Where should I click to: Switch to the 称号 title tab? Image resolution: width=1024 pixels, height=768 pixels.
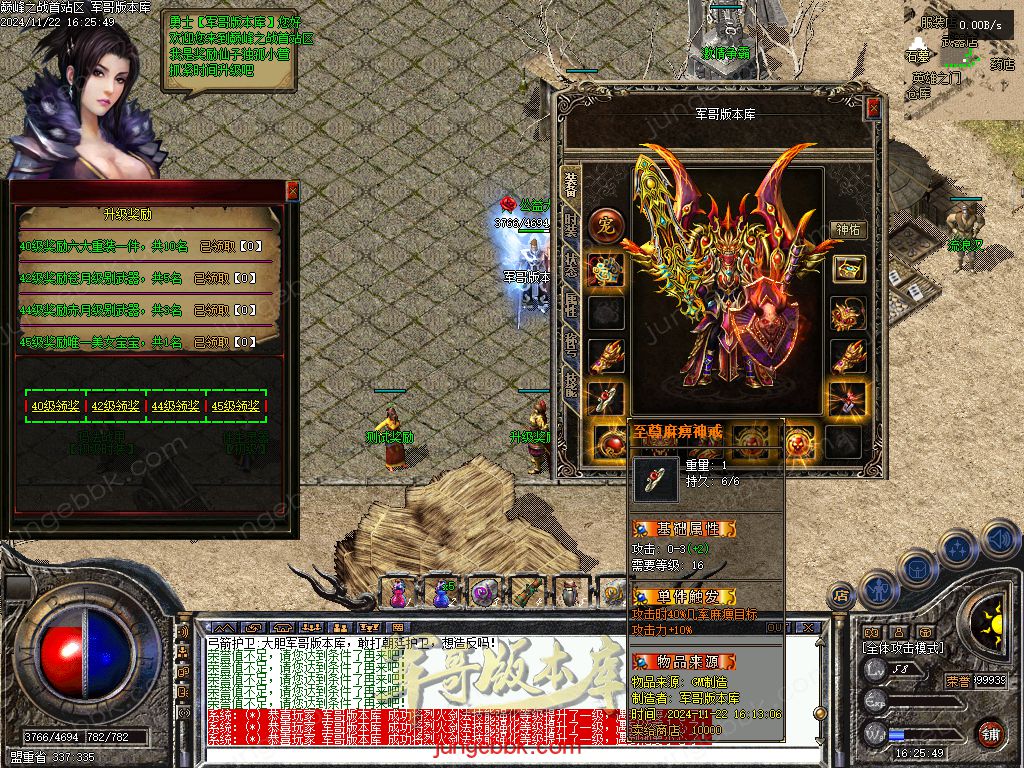(x=571, y=346)
